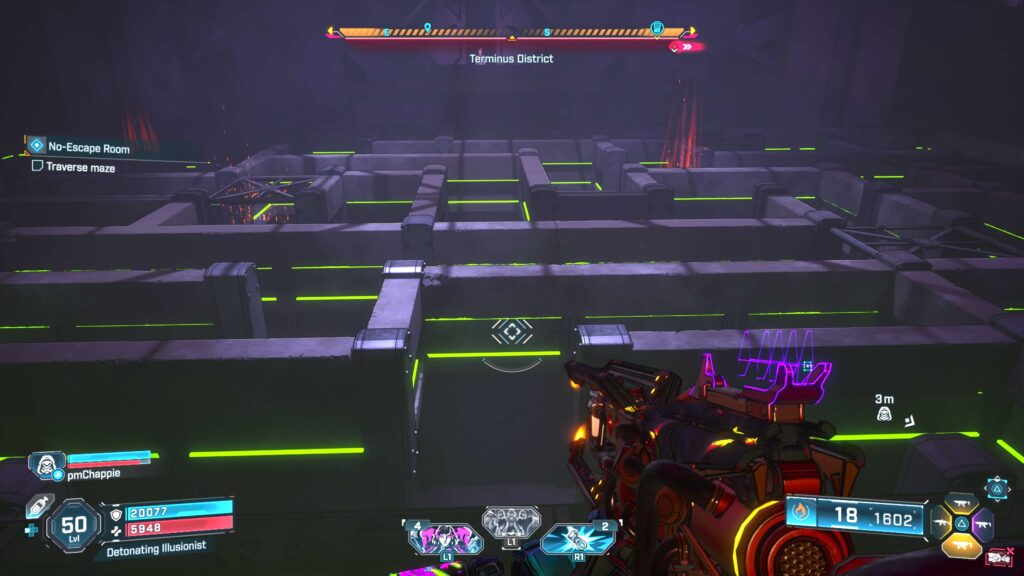Click the Traverse maze objective checkbox
Image resolution: width=1024 pixels, height=576 pixels.
point(37,167)
